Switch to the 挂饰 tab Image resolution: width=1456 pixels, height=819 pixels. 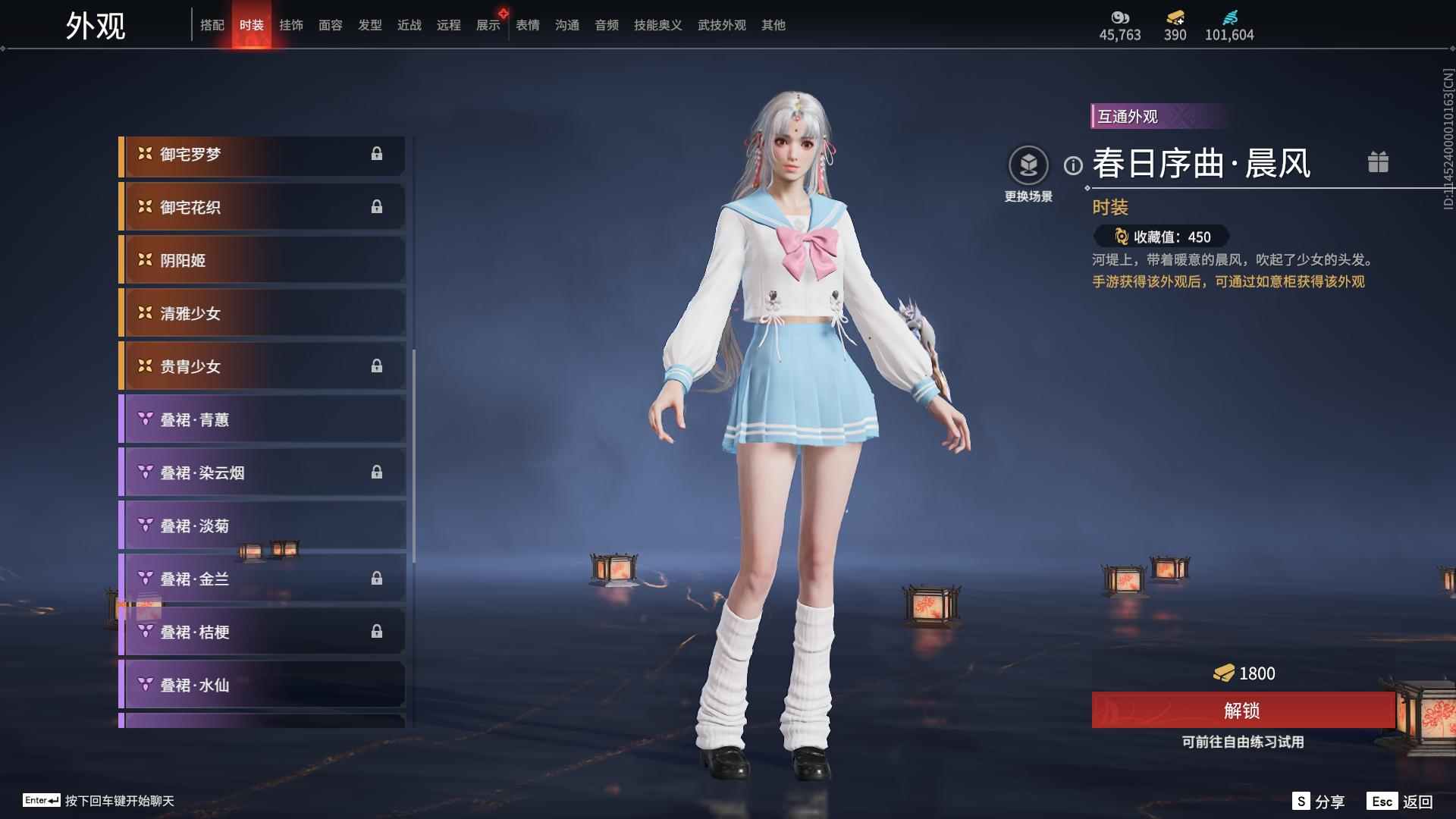pos(291,24)
